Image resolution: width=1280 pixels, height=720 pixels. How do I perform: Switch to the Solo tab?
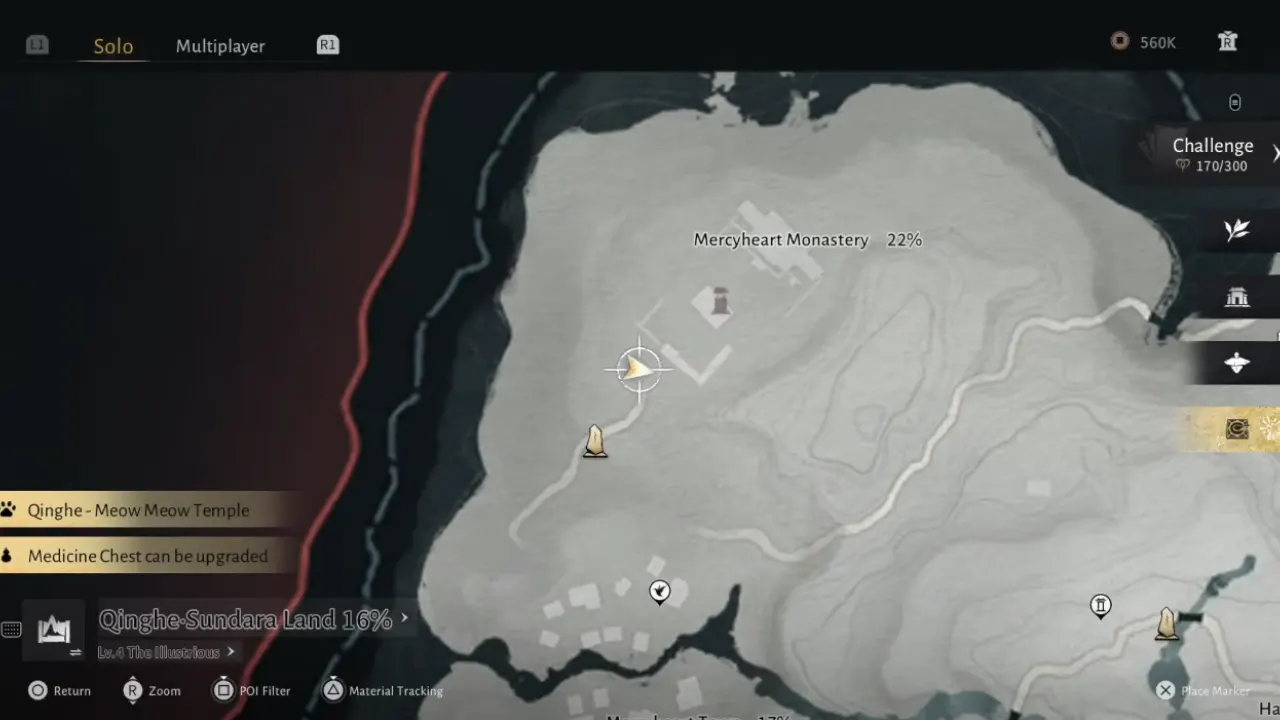point(113,46)
